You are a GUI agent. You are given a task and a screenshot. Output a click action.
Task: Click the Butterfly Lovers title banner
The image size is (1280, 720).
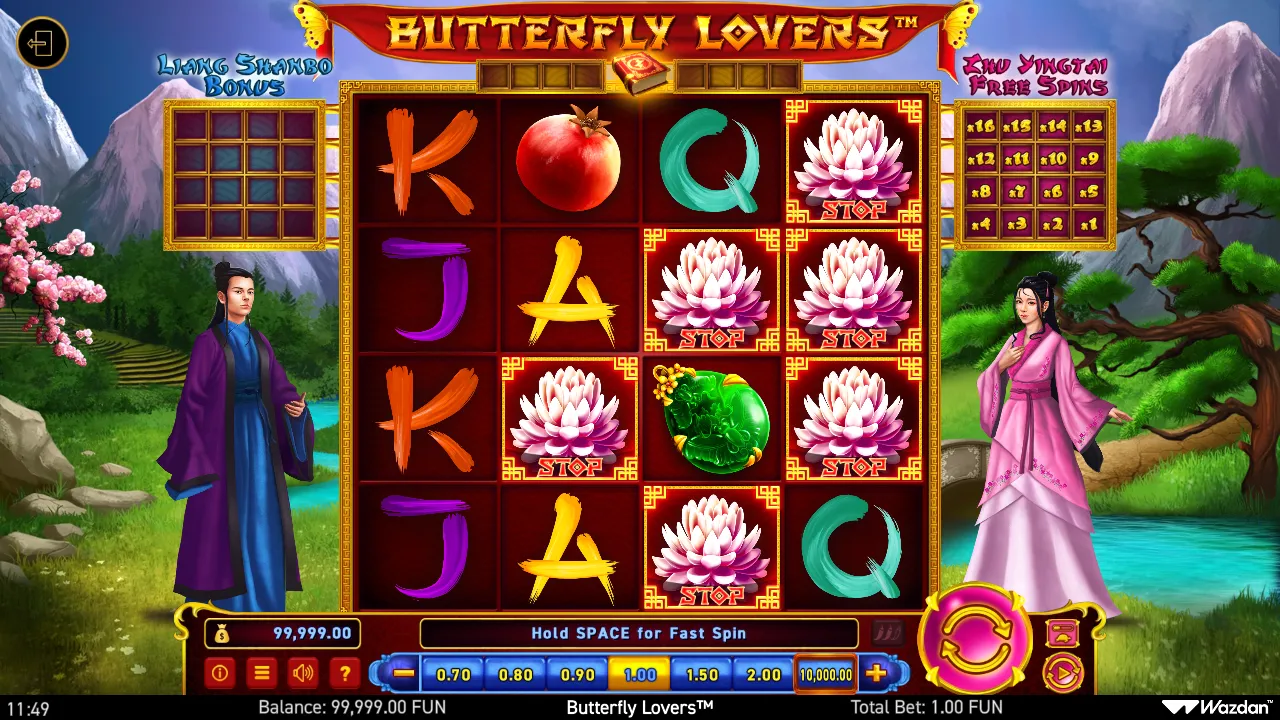(x=640, y=30)
